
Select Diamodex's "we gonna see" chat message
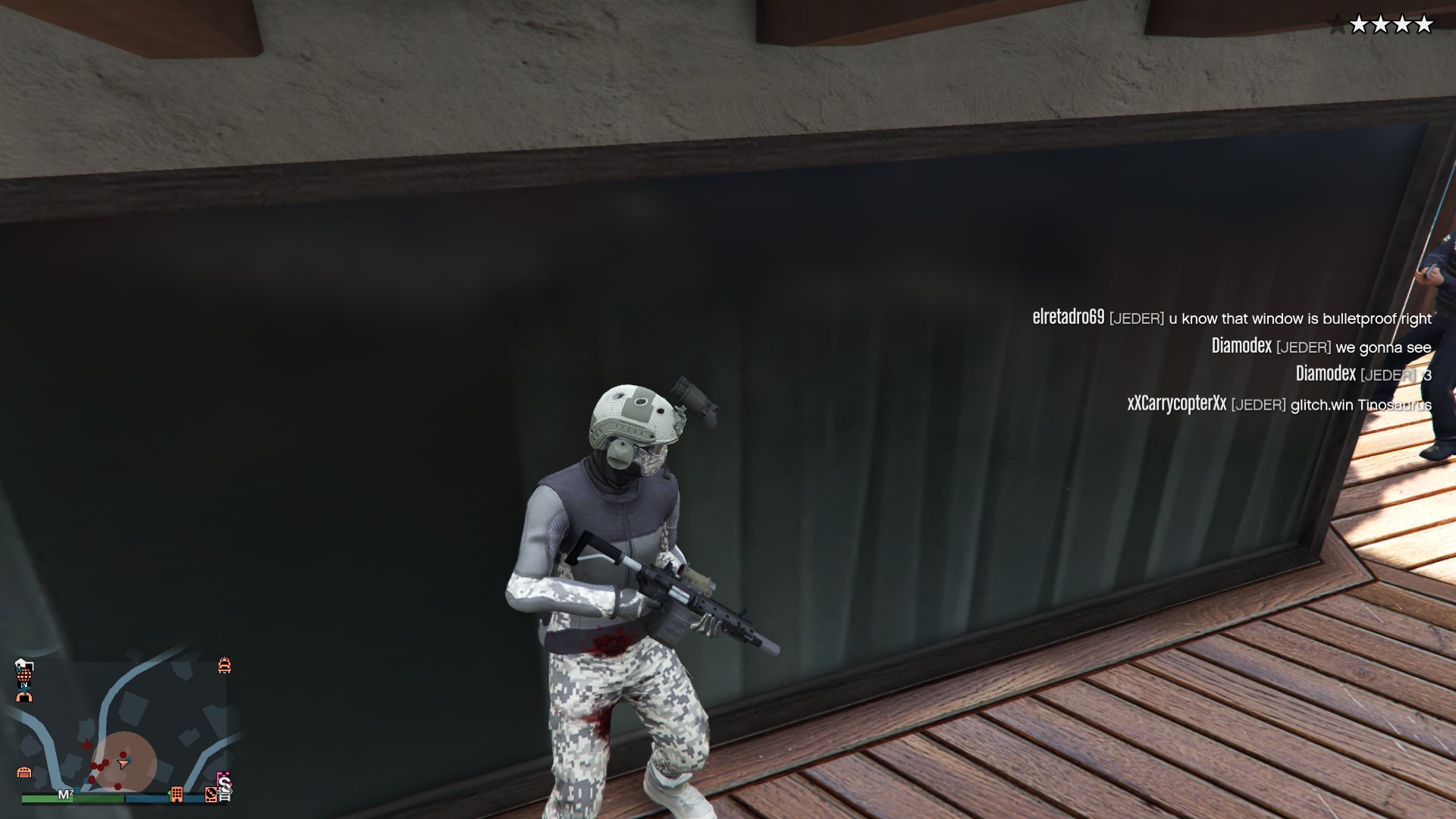click(1321, 347)
